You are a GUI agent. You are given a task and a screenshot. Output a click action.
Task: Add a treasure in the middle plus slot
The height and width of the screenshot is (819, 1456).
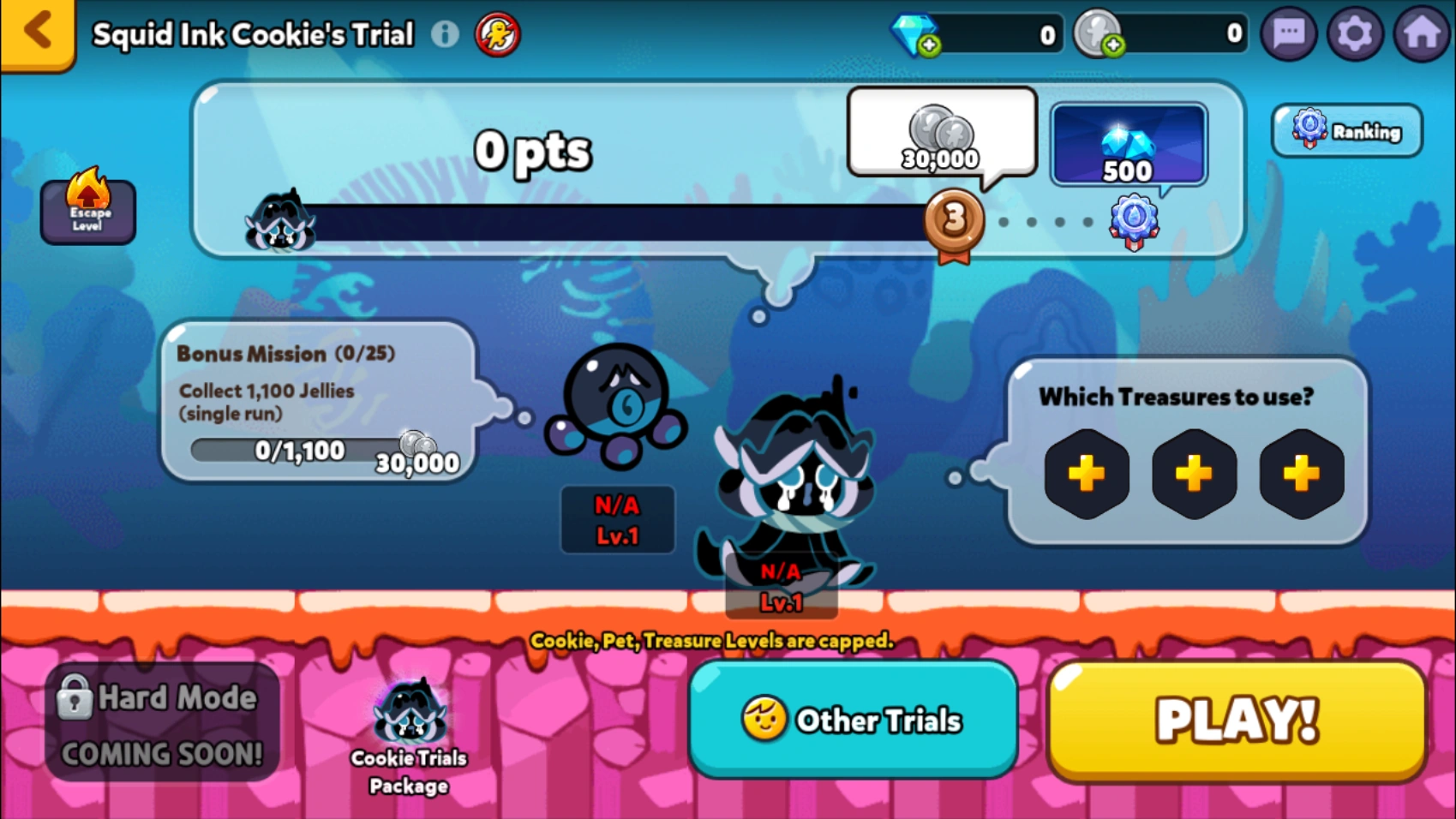coord(1194,472)
